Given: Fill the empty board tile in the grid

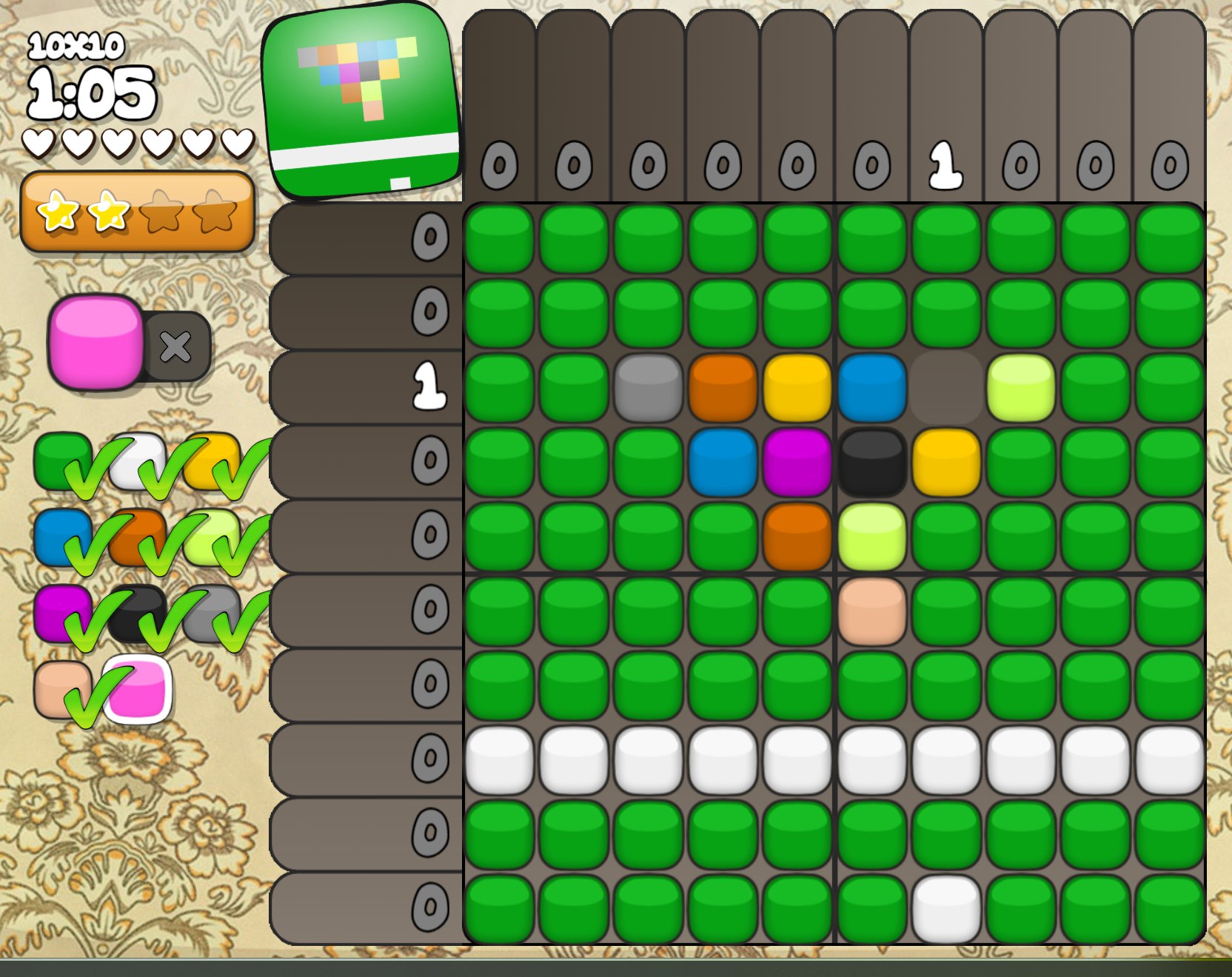Looking at the screenshot, I should 946,387.
